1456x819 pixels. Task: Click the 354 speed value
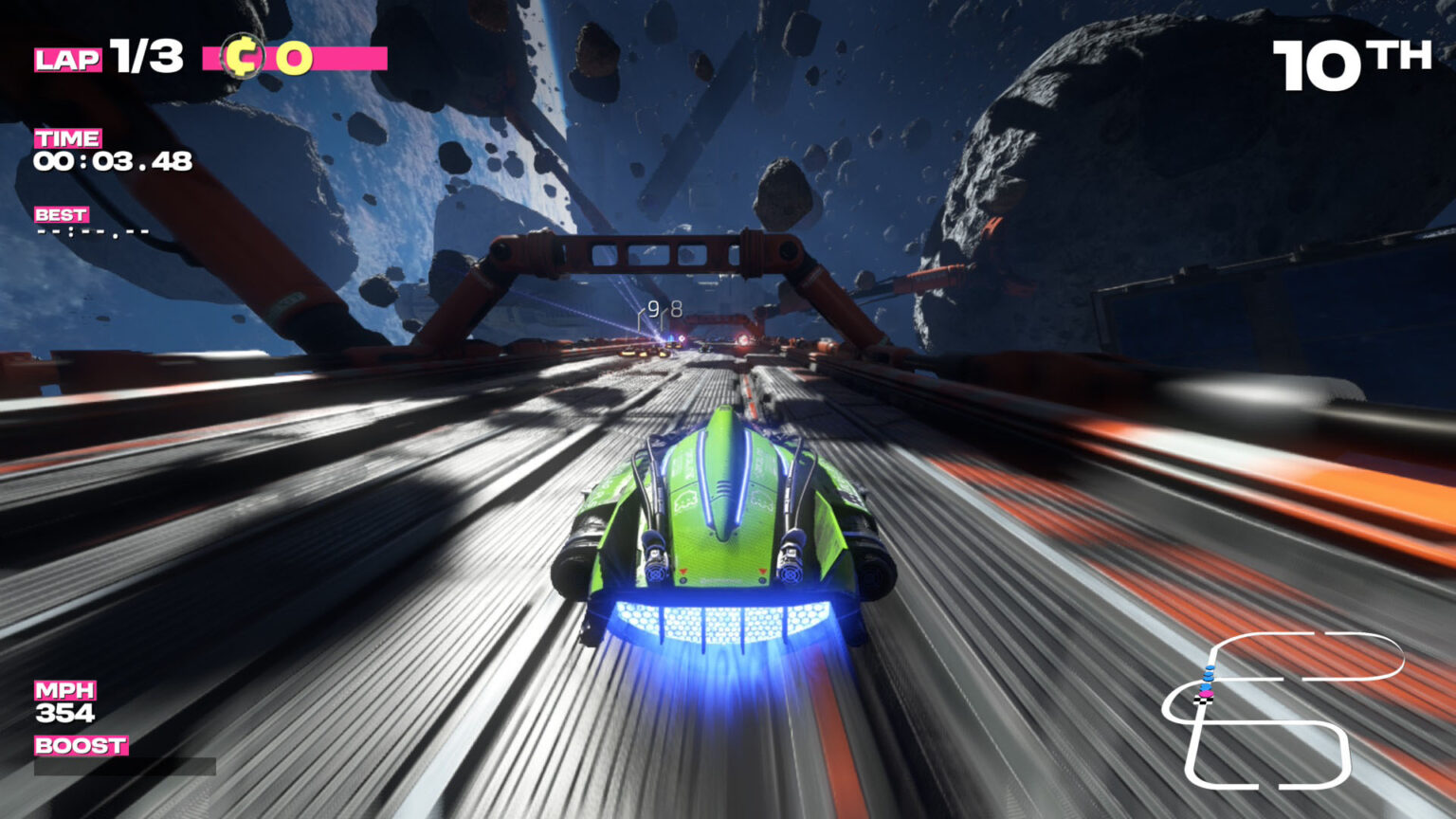(64, 713)
